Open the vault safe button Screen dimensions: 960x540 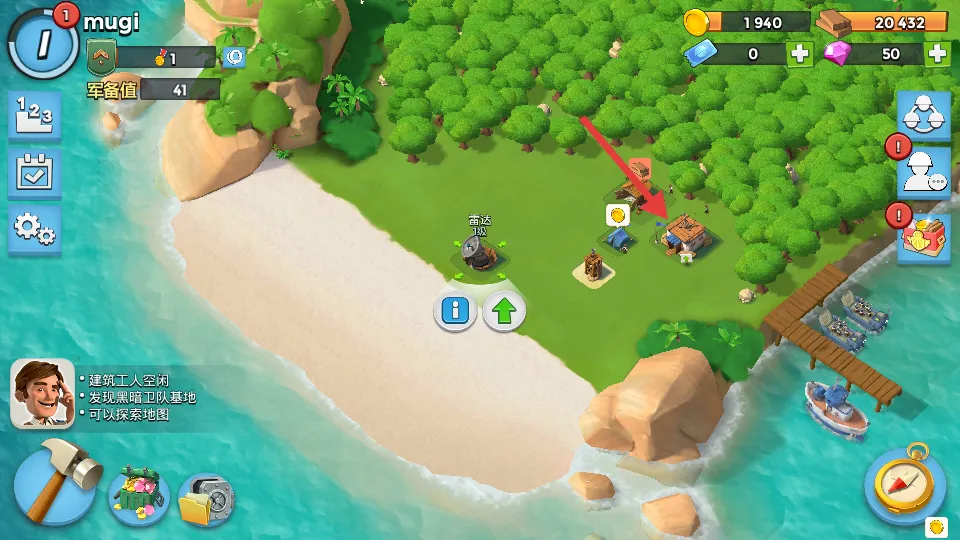(x=207, y=499)
